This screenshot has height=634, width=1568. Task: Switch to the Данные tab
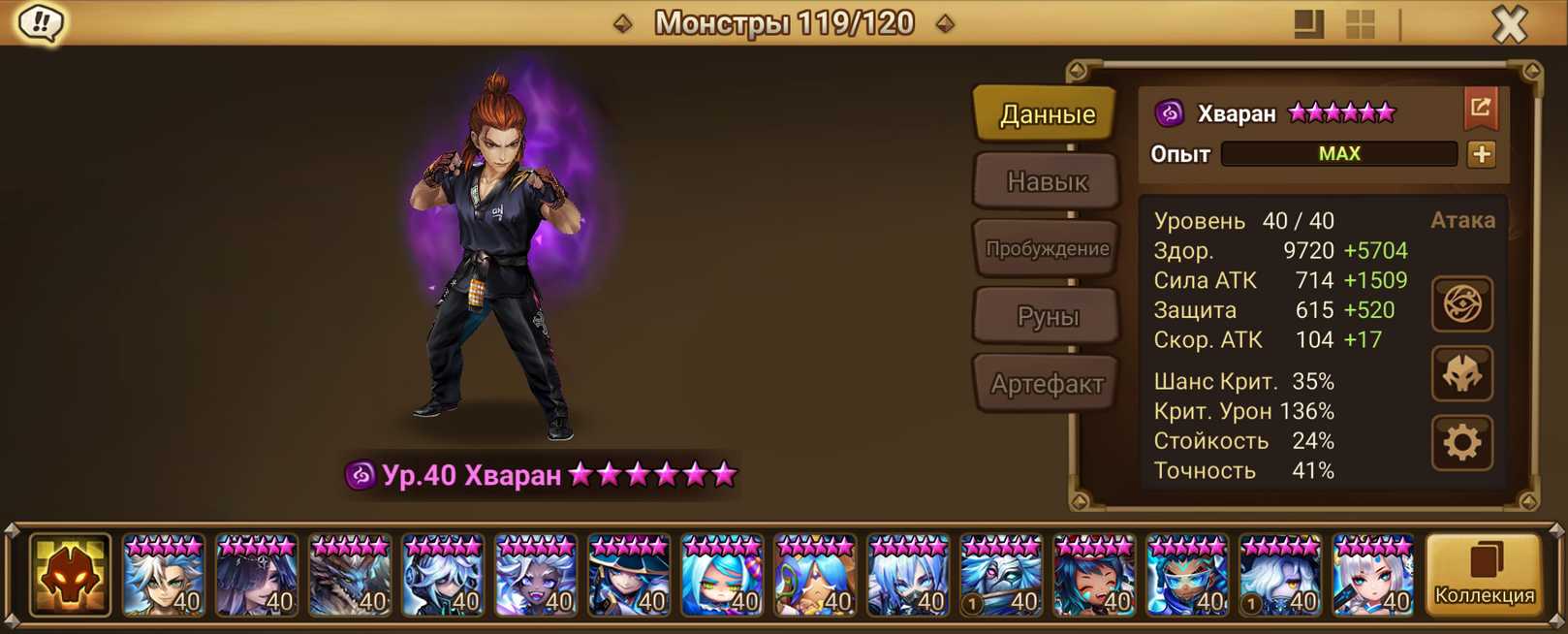coord(1047,114)
